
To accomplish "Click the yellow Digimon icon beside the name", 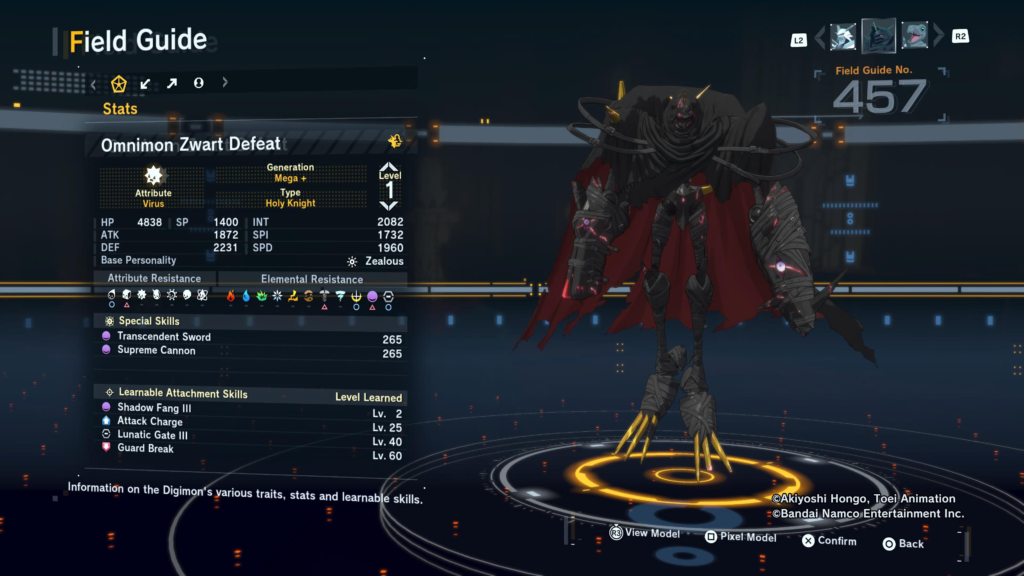I will point(395,142).
